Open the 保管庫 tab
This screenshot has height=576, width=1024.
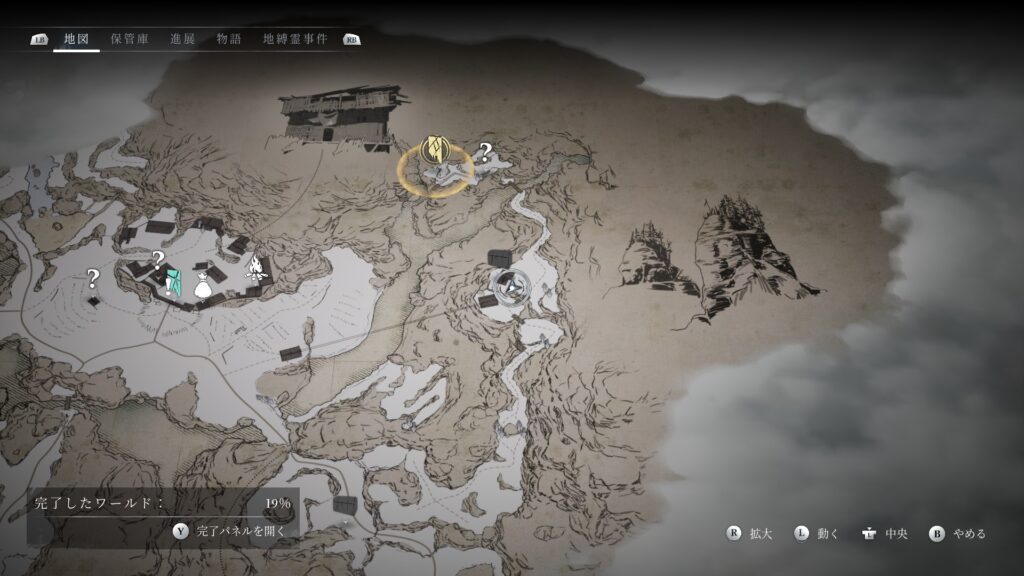(130, 40)
